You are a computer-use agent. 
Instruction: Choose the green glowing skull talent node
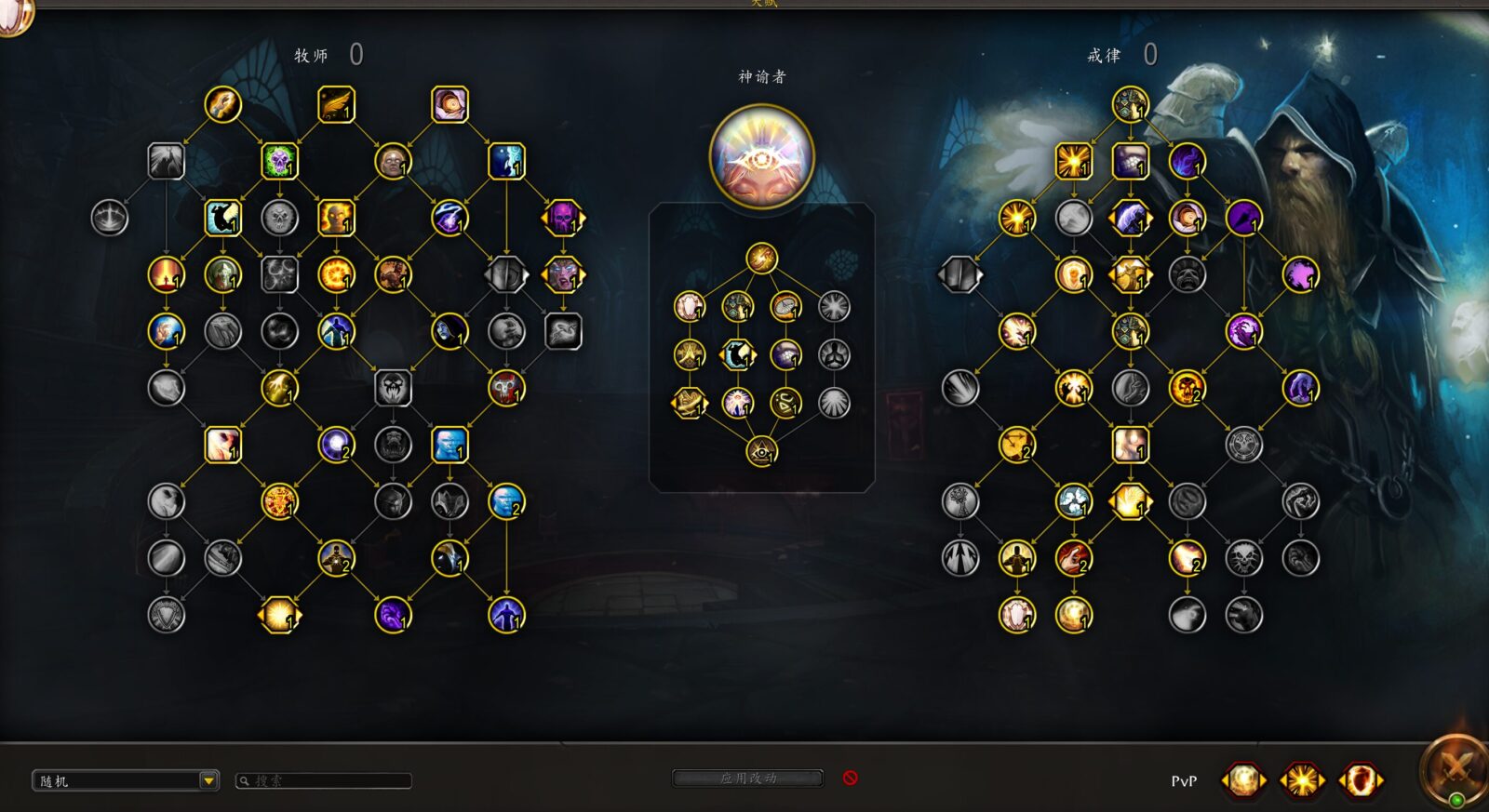click(x=279, y=162)
